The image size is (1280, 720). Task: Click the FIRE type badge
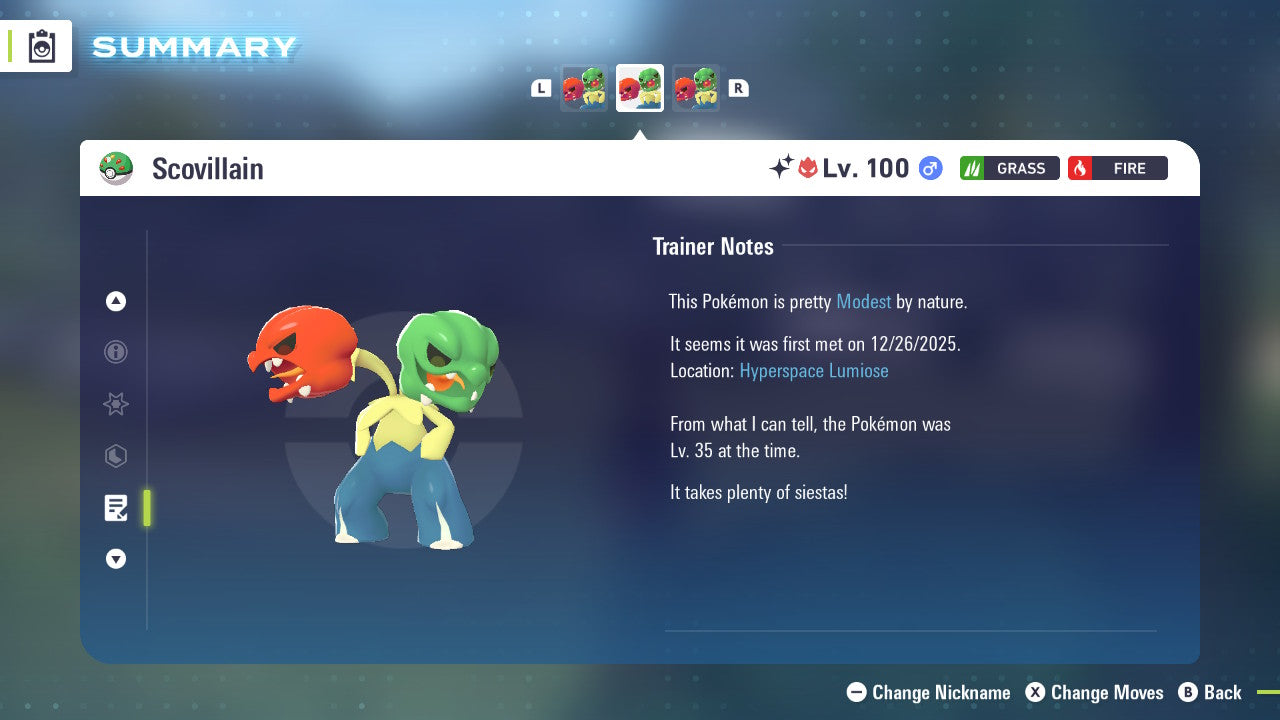pos(1117,168)
